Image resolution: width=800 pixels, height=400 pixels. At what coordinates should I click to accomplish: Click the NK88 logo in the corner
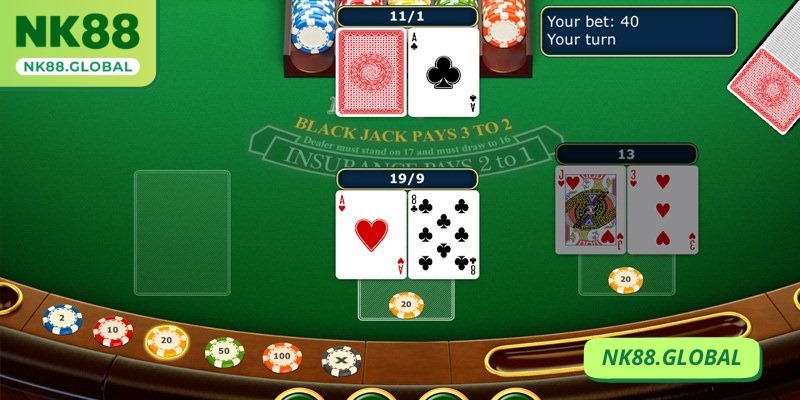pyautogui.click(x=76, y=41)
